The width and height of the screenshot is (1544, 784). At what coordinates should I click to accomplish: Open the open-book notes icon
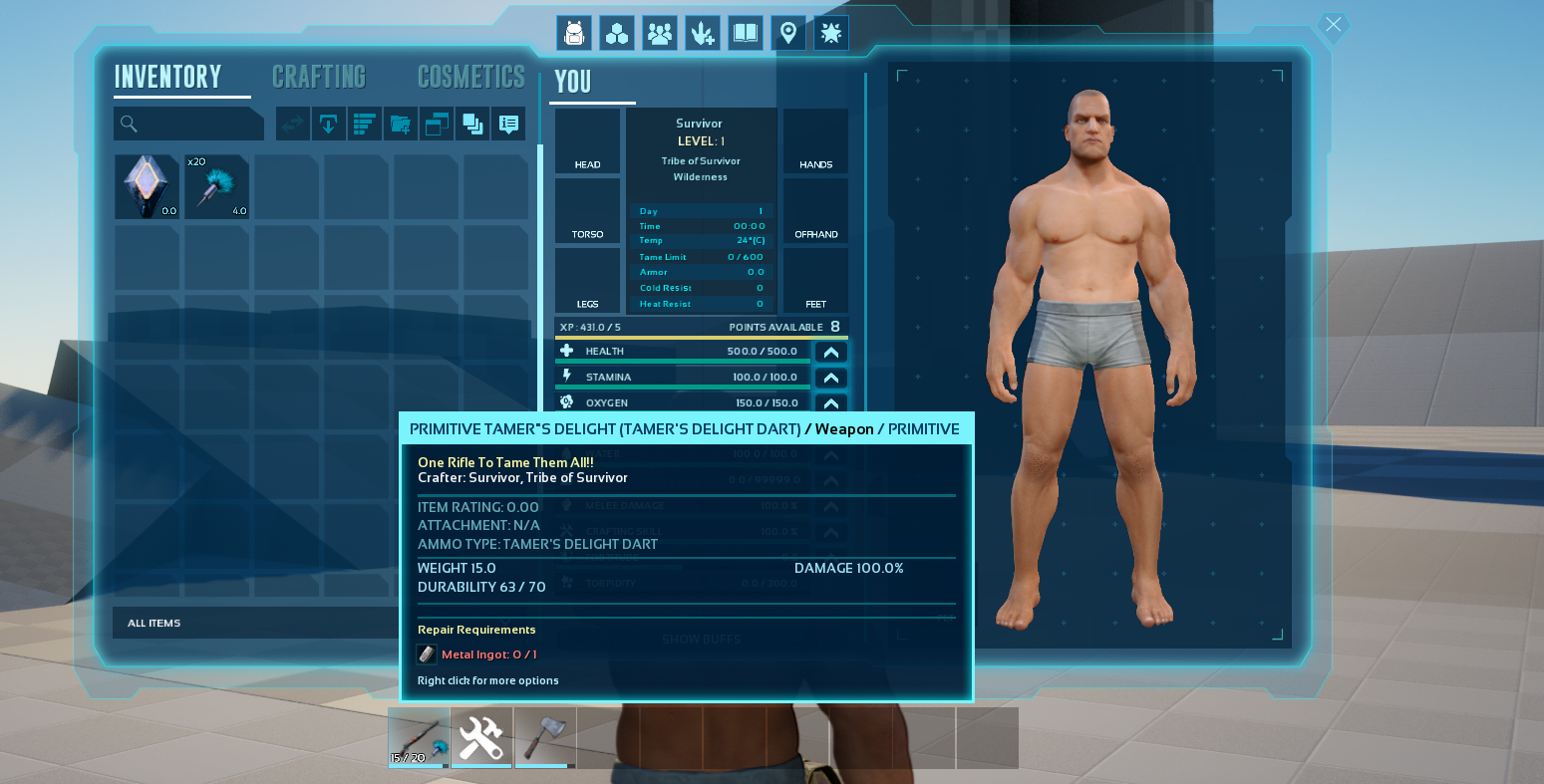tap(746, 34)
